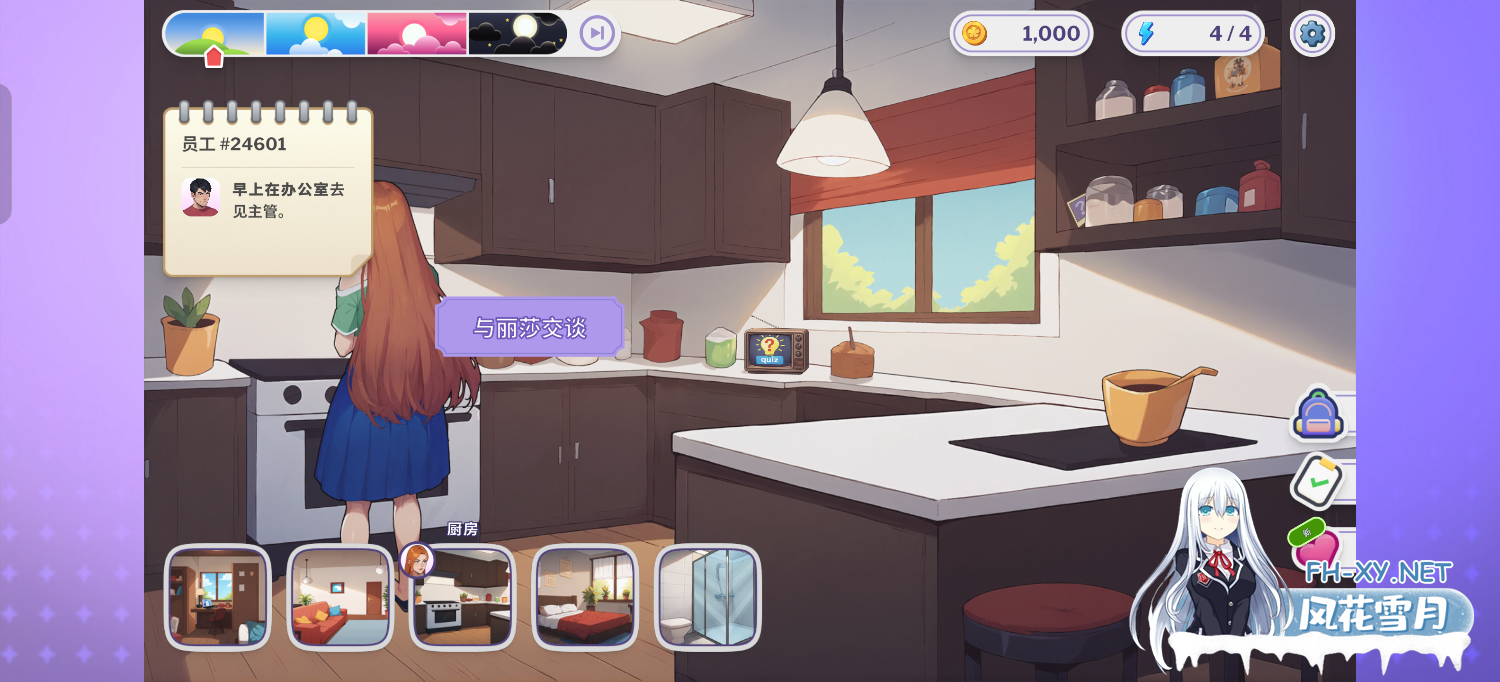The height and width of the screenshot is (682, 1500).
Task: Select the kitchen room thumbnail
Action: coord(463,597)
